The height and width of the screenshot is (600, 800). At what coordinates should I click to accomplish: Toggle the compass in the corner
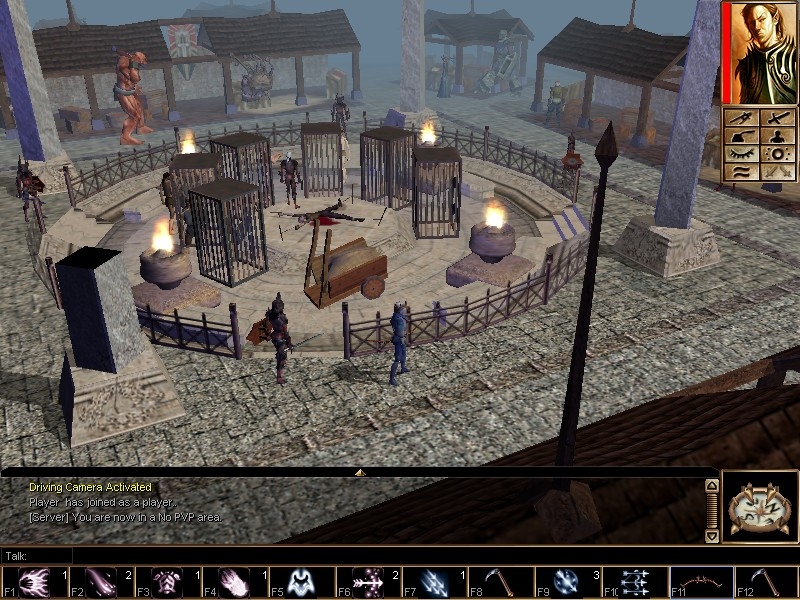click(x=759, y=507)
